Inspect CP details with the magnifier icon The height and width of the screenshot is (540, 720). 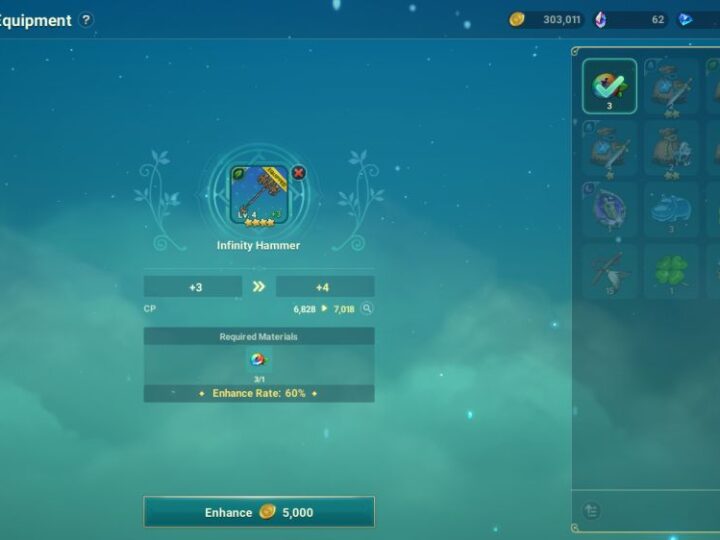tap(367, 309)
